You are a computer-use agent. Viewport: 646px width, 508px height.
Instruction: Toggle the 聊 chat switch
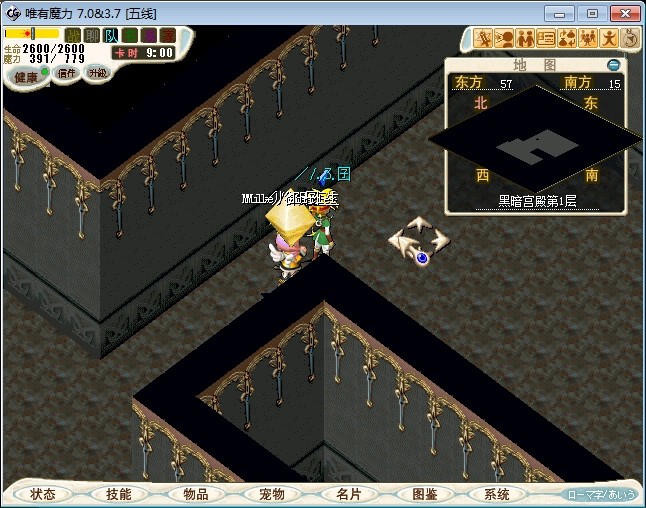point(92,36)
